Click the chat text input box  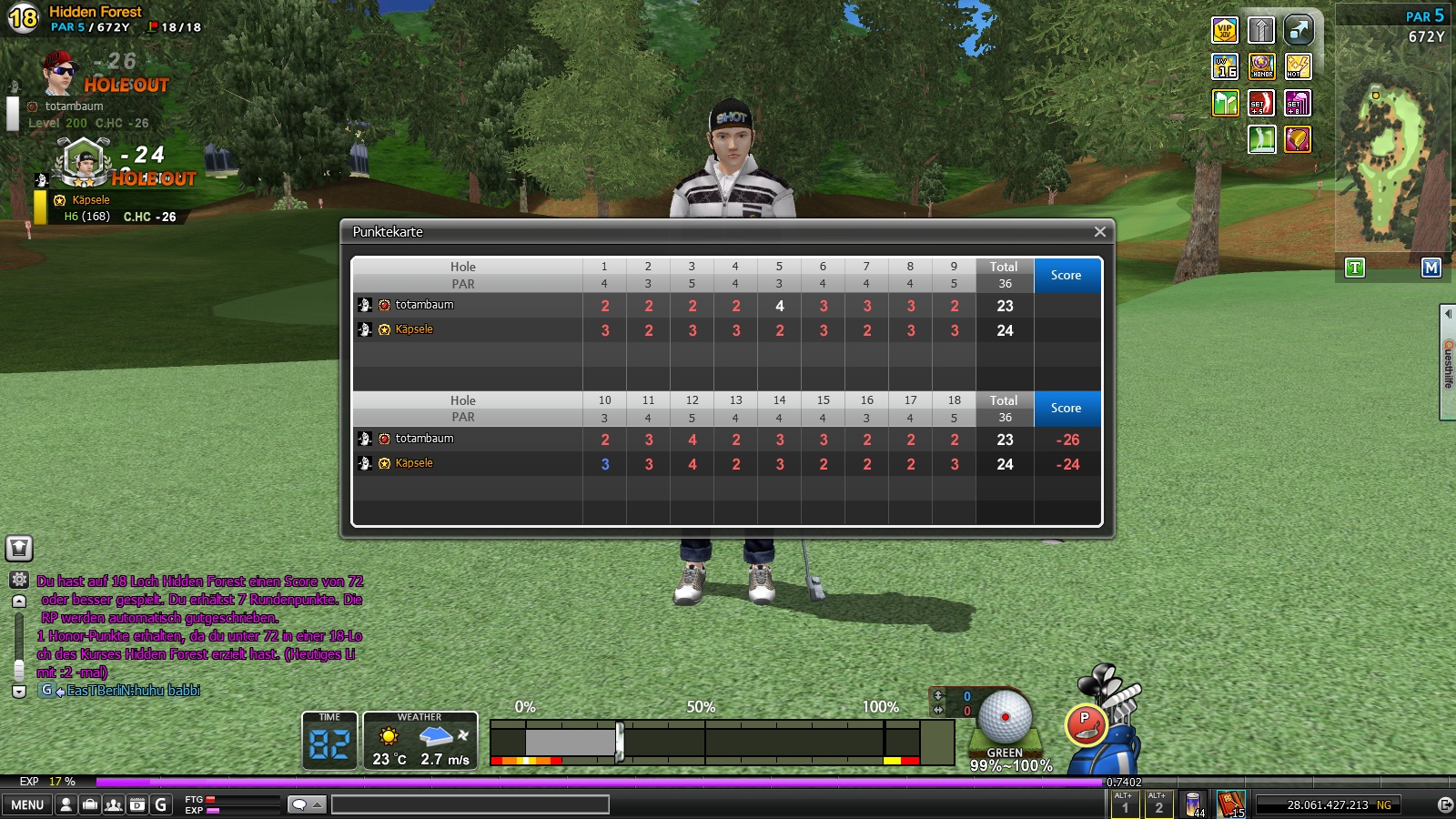(470, 804)
